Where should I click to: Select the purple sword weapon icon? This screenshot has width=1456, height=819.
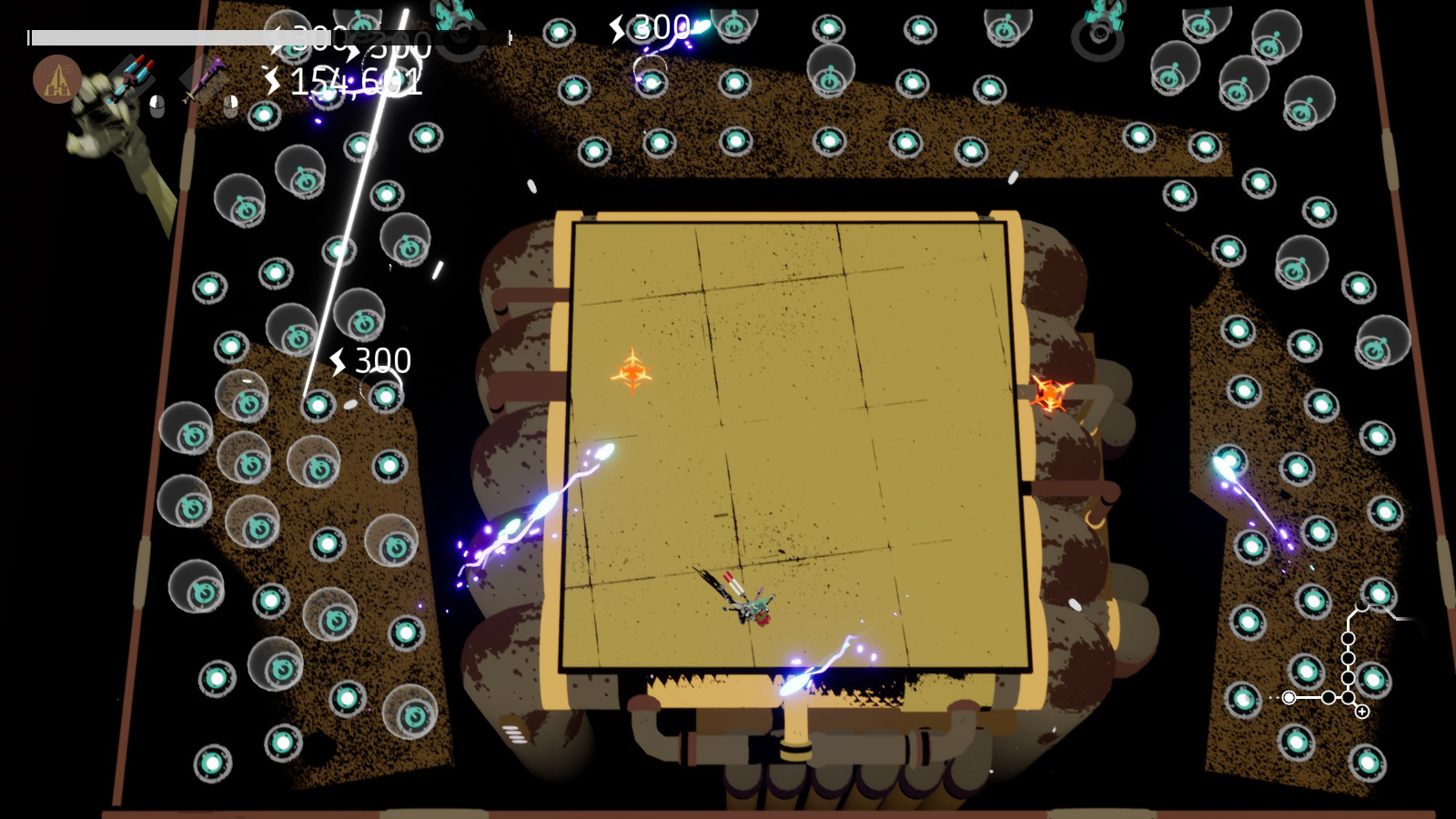(205, 77)
